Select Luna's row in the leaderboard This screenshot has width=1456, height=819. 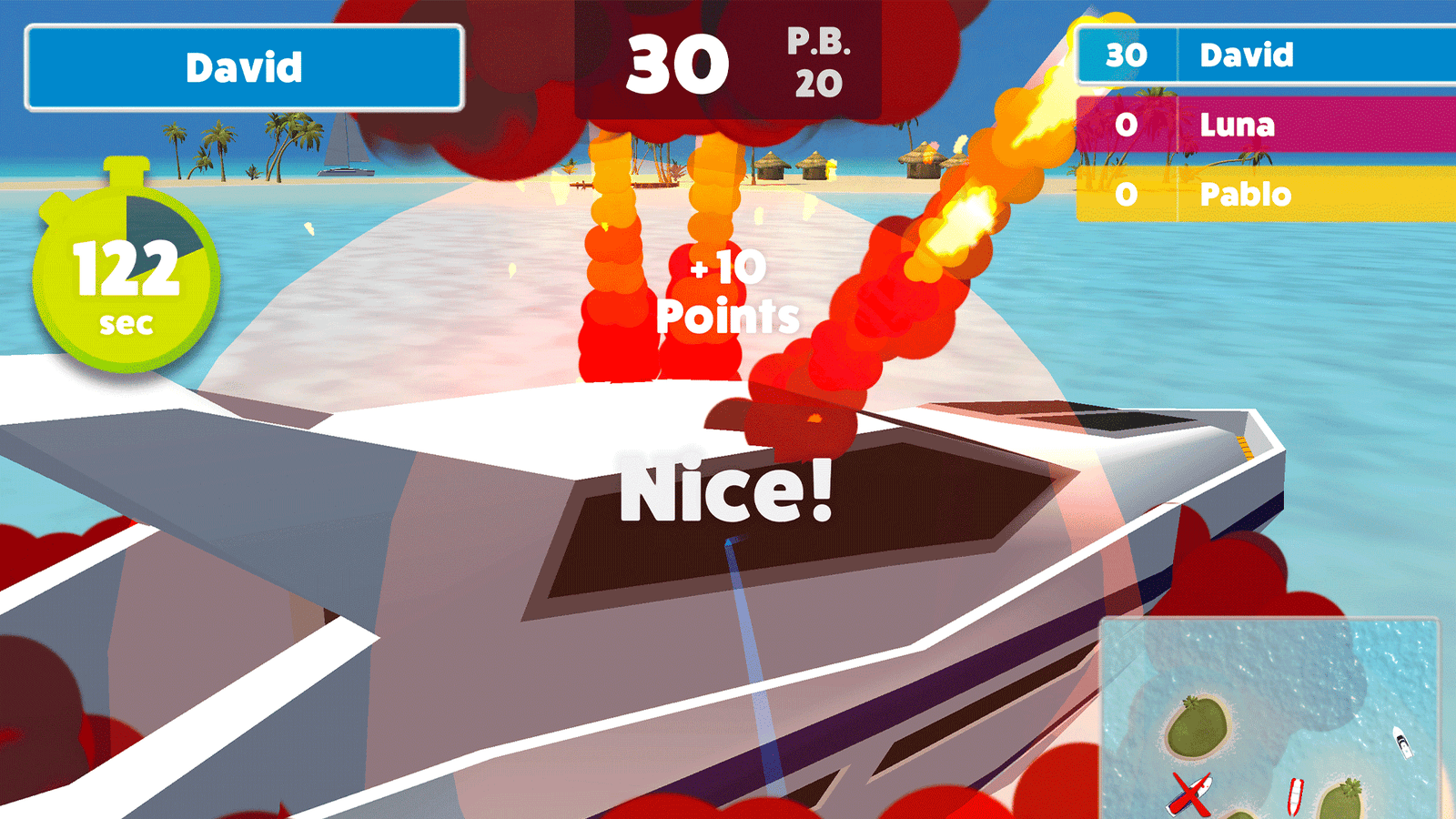tap(1265, 125)
